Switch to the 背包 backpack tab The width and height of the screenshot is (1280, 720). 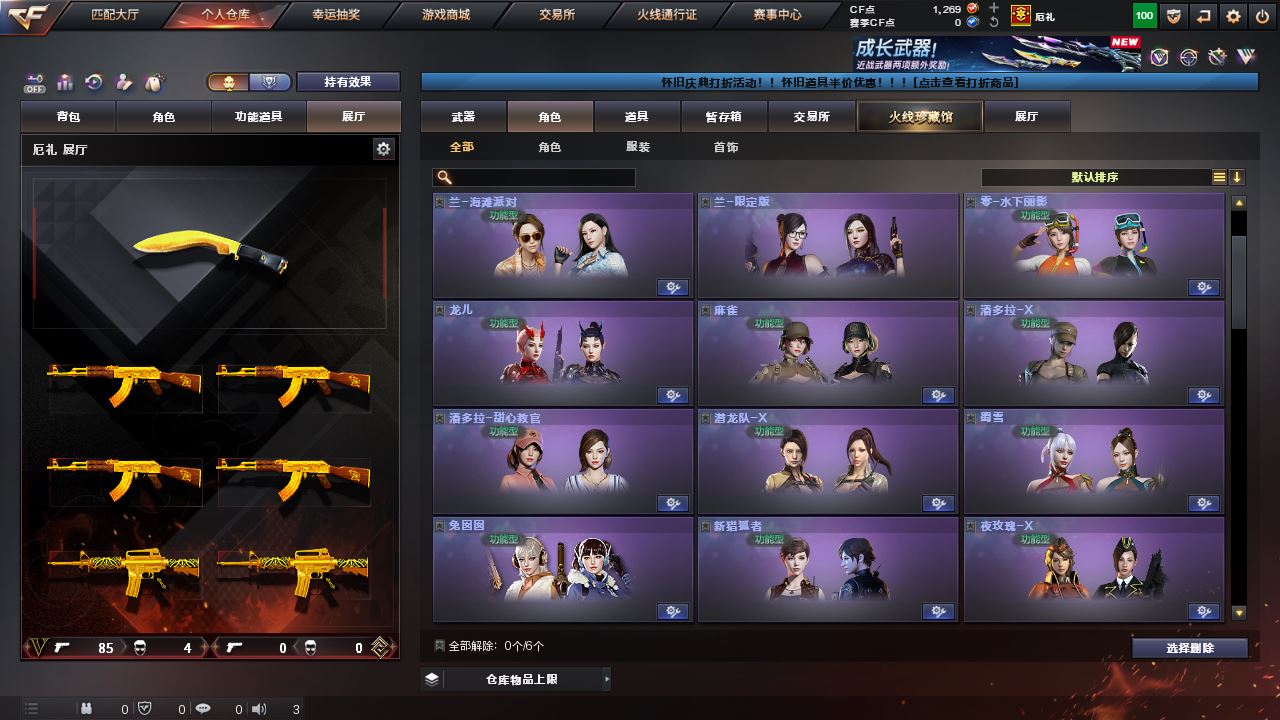tap(68, 117)
